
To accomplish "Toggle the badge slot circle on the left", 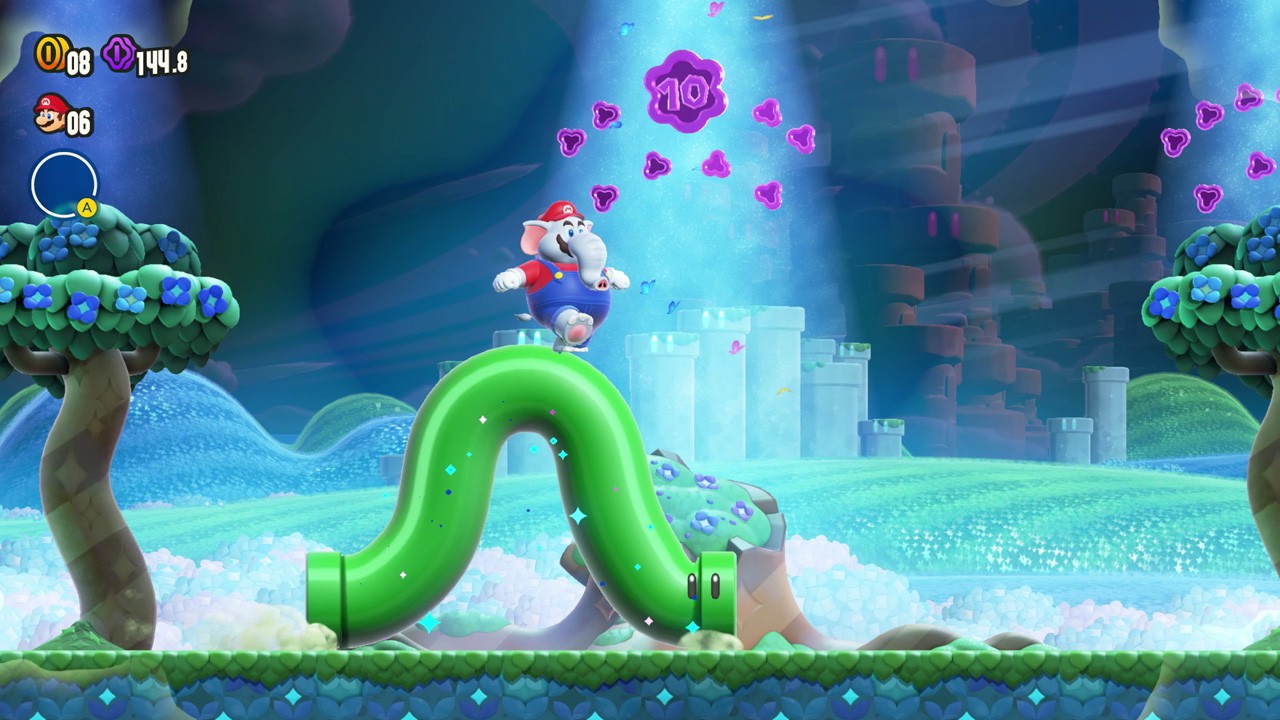I will coord(63,181).
